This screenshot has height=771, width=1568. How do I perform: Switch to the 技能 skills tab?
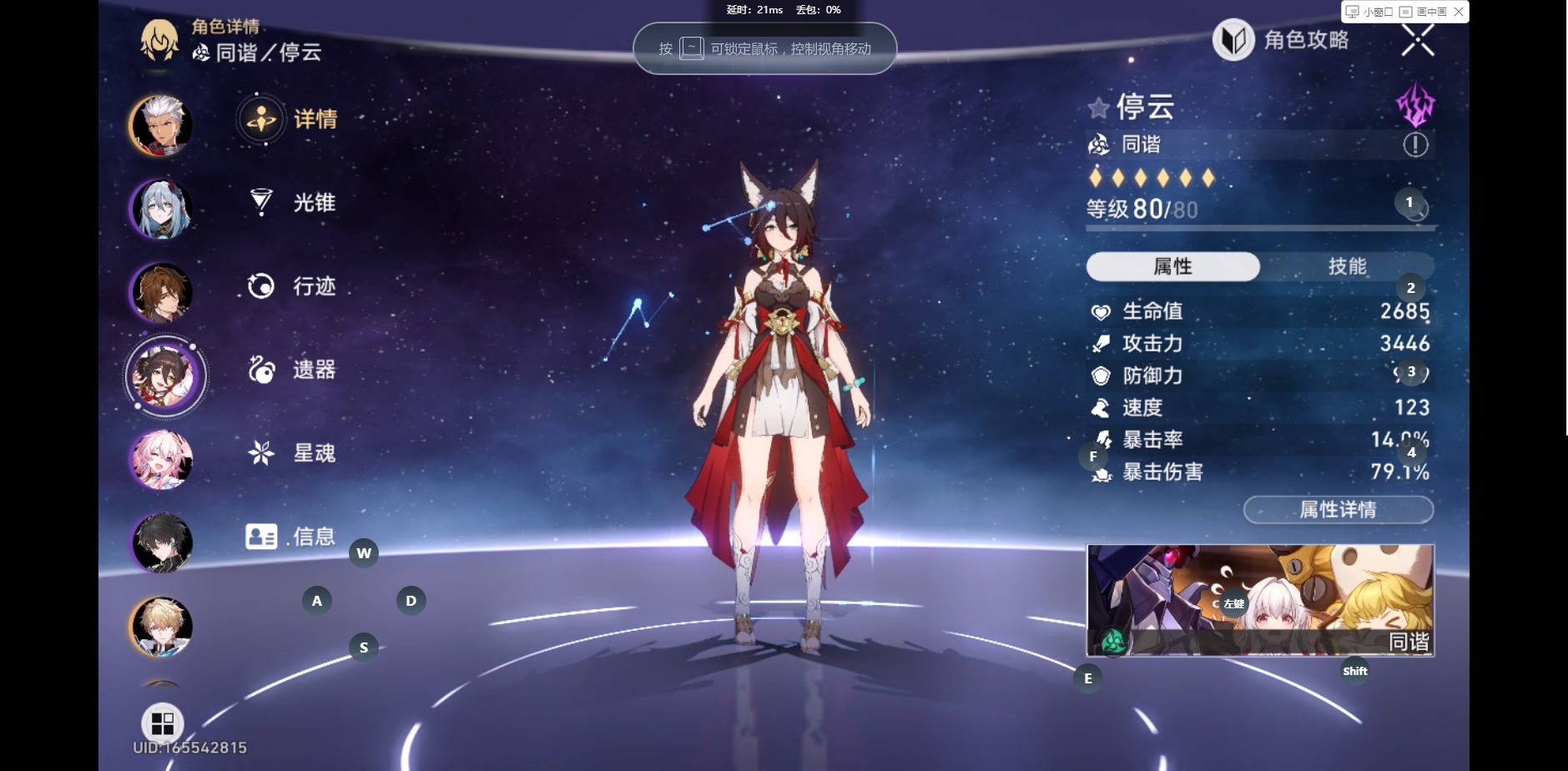coord(1347,266)
